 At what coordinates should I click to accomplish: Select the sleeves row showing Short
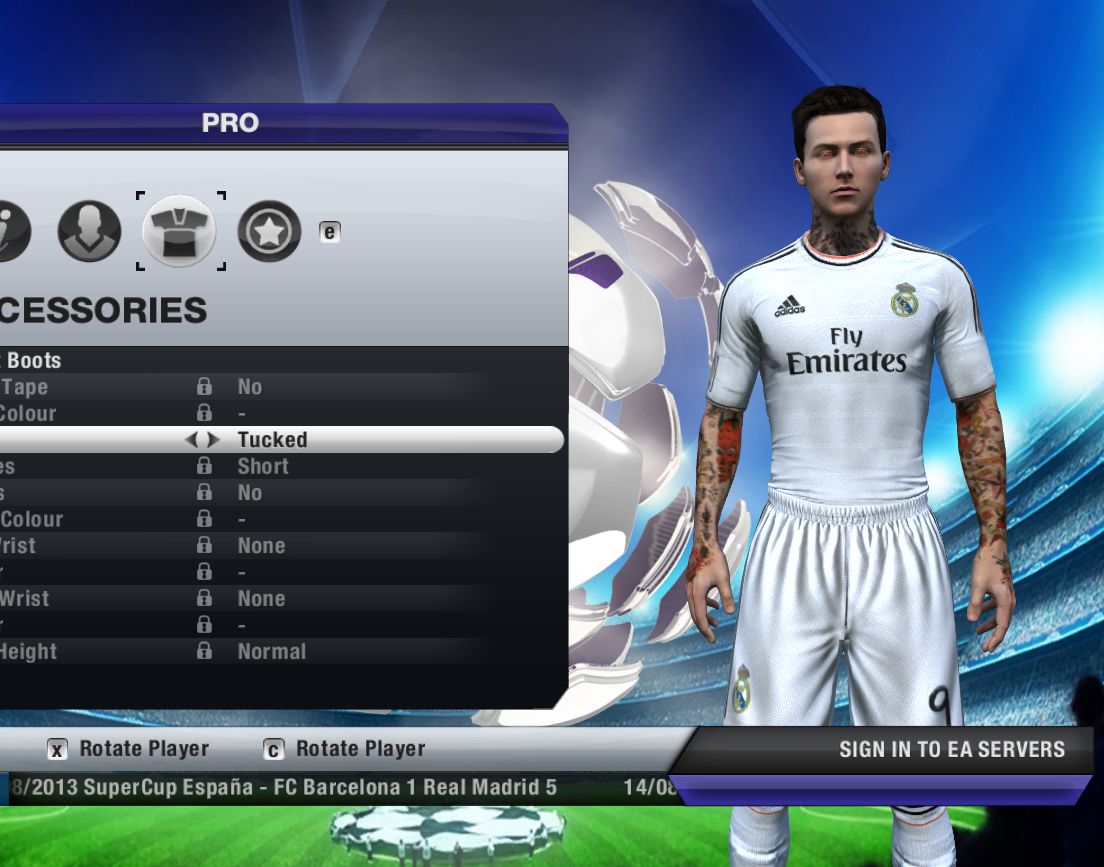coord(262,466)
